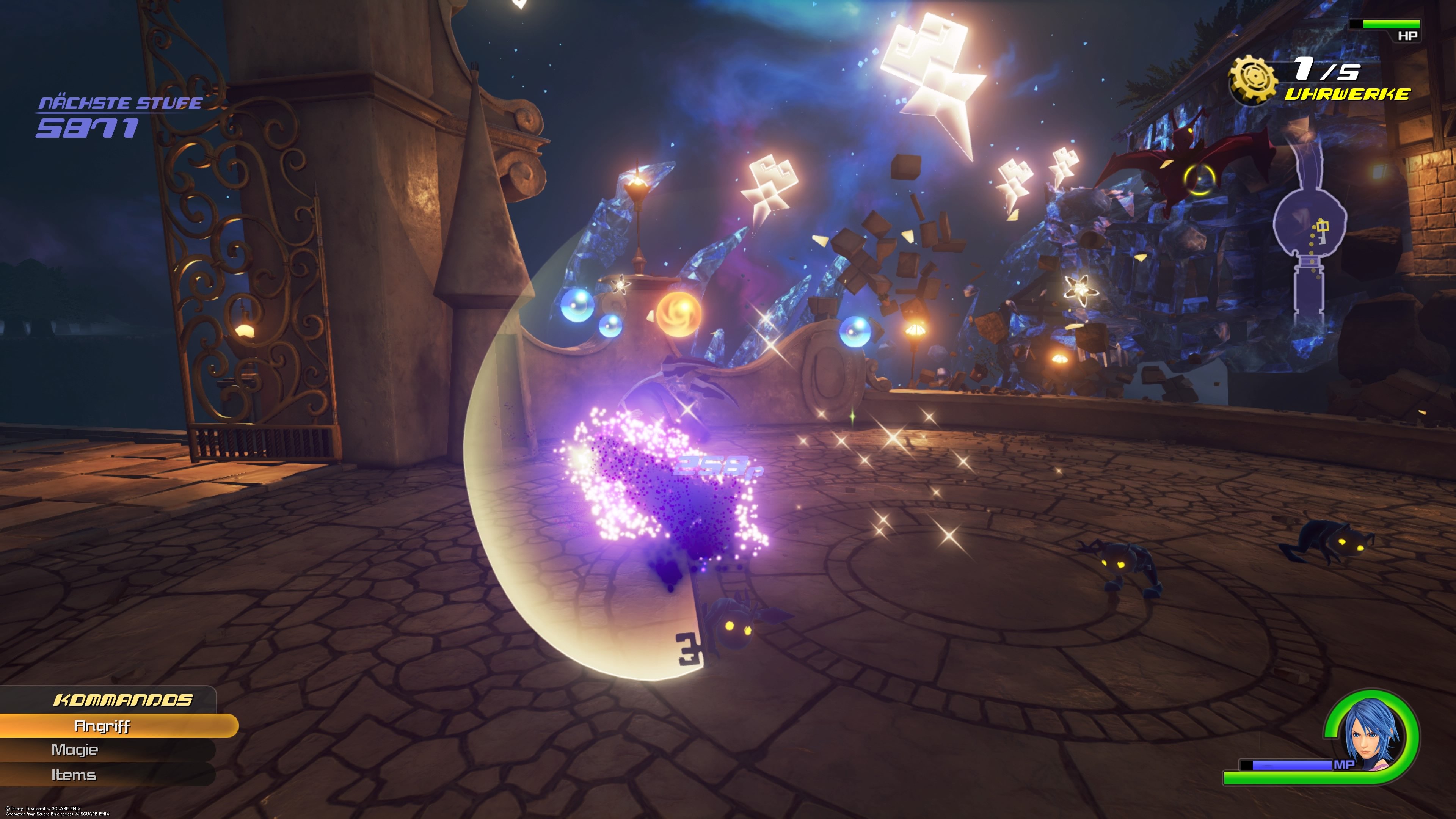Click the HP label icon
The height and width of the screenshot is (819, 1456).
pyautogui.click(x=1408, y=35)
